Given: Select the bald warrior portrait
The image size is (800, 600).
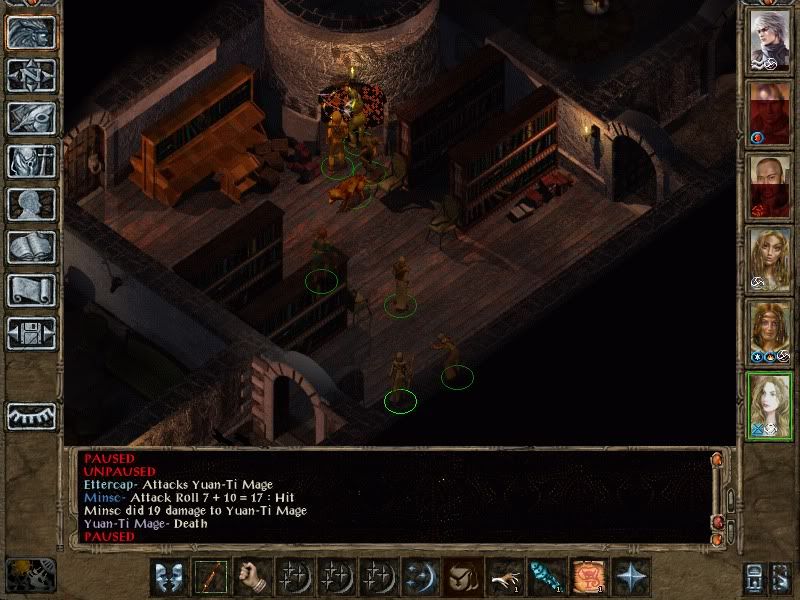Looking at the screenshot, I should tap(770, 185).
